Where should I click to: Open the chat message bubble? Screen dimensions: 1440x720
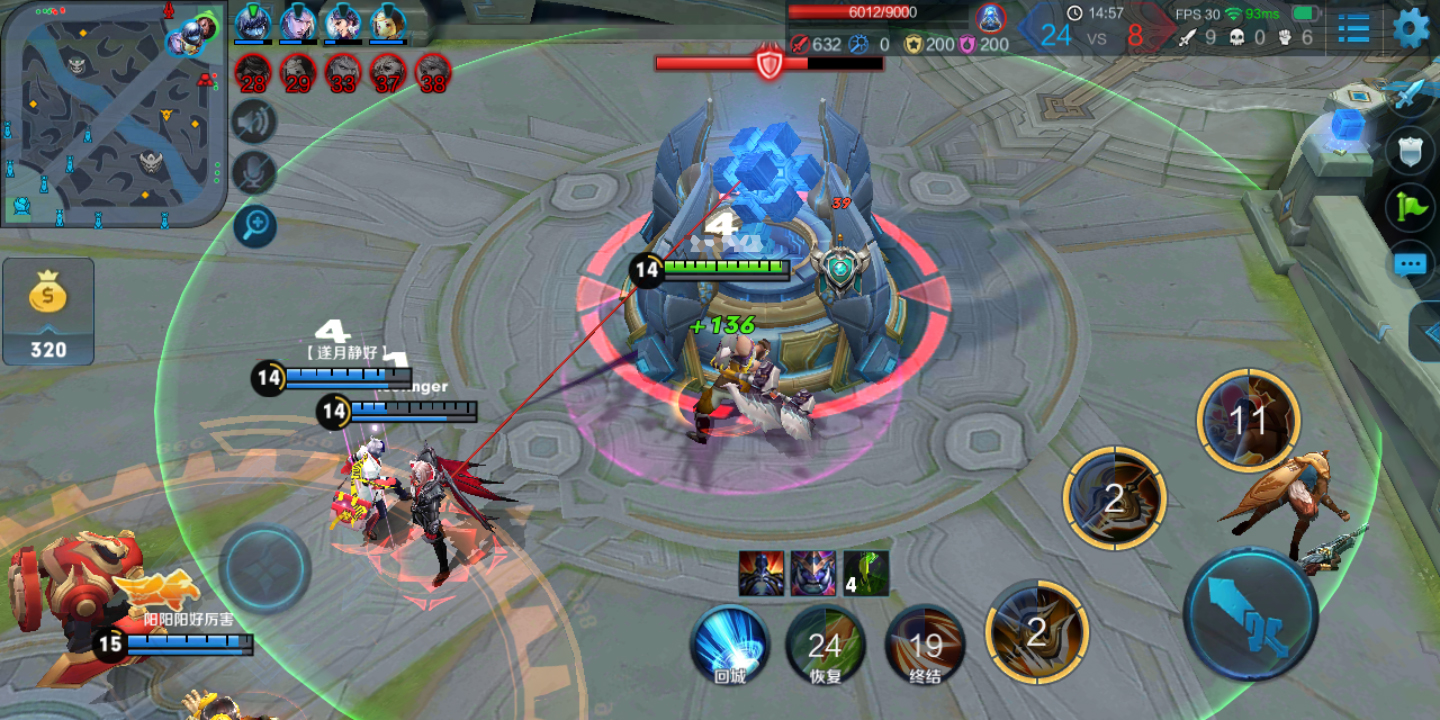pos(1410,264)
